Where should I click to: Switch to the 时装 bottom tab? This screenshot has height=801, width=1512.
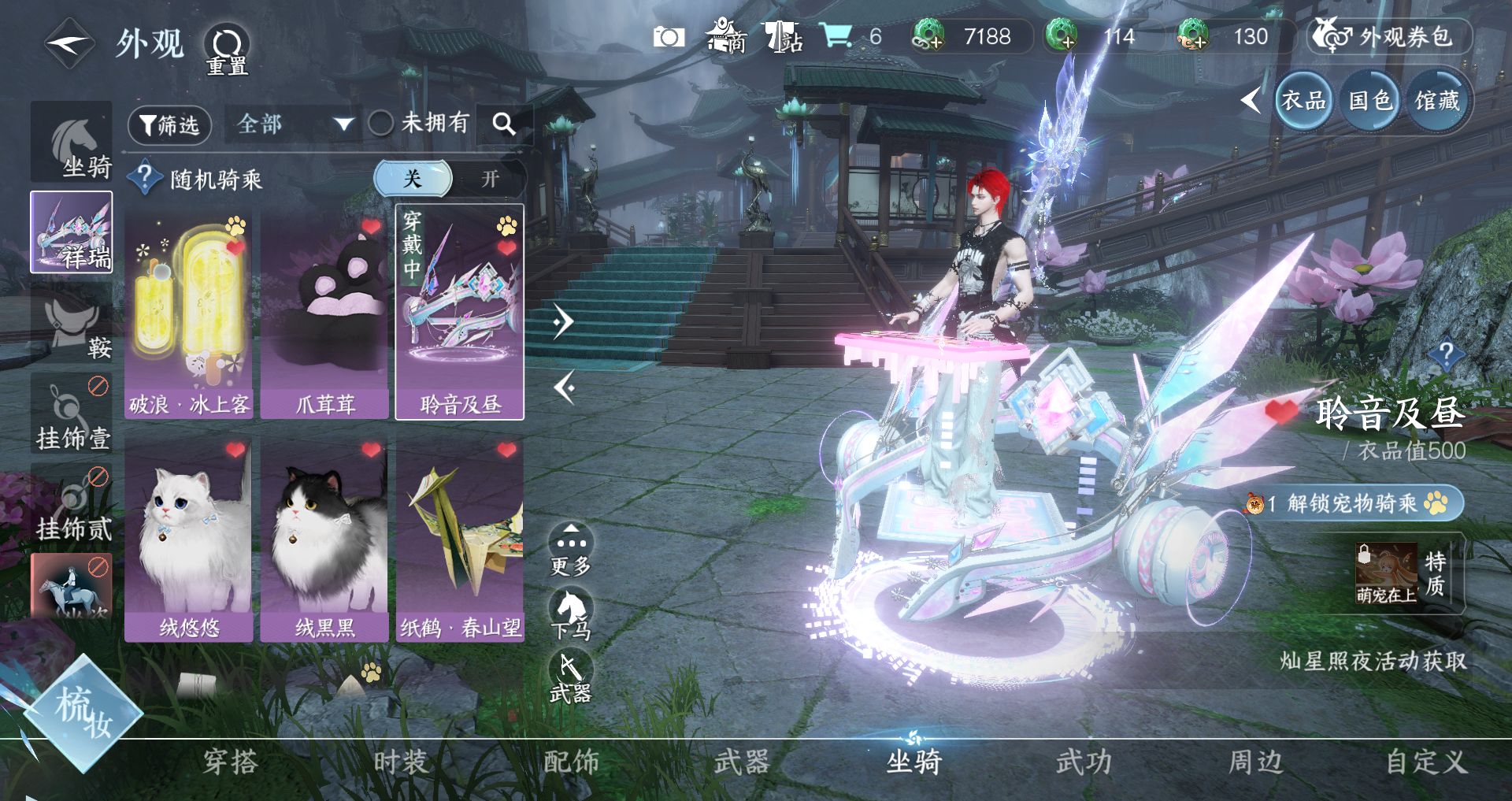[400, 762]
